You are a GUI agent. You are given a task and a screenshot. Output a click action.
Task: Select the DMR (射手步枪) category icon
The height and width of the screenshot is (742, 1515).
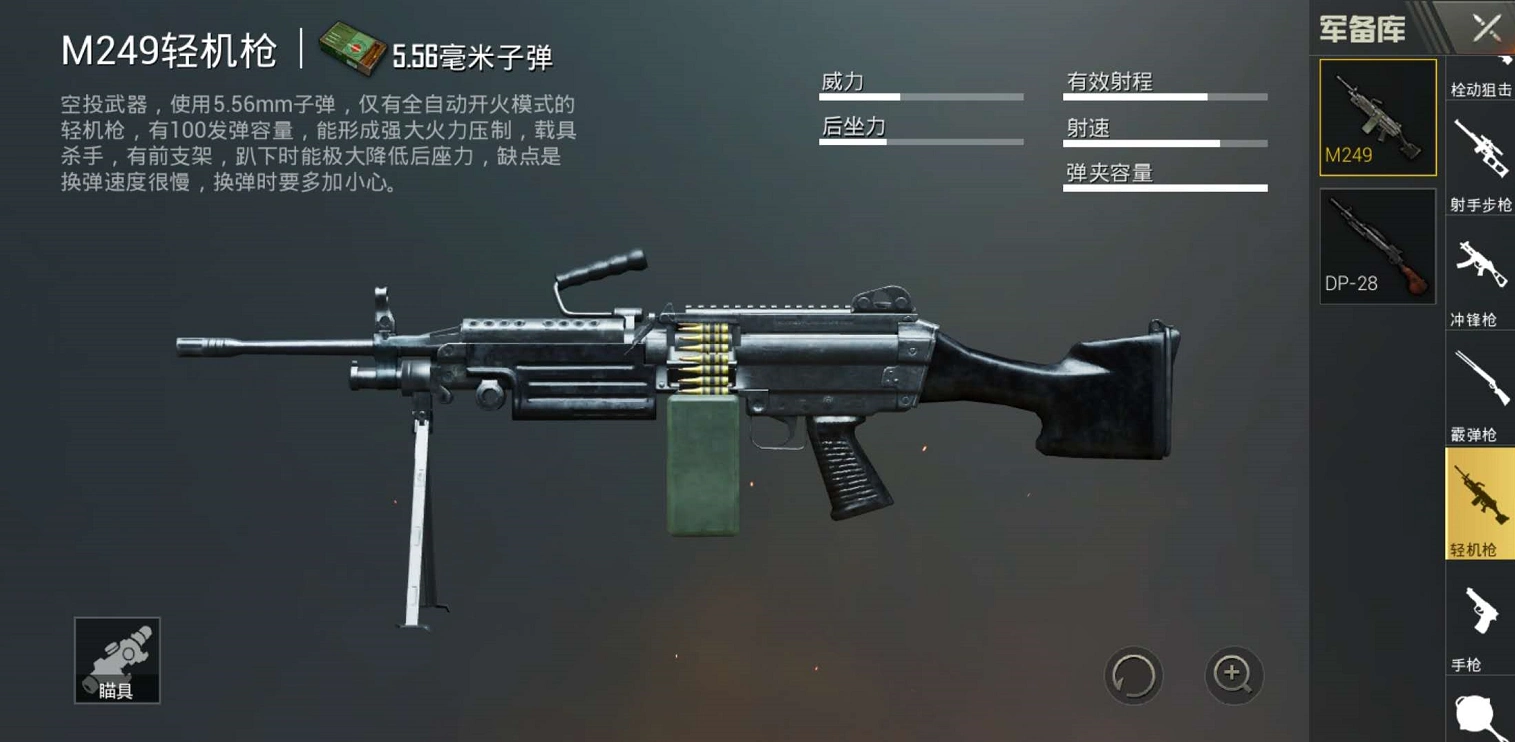pyautogui.click(x=1480, y=150)
